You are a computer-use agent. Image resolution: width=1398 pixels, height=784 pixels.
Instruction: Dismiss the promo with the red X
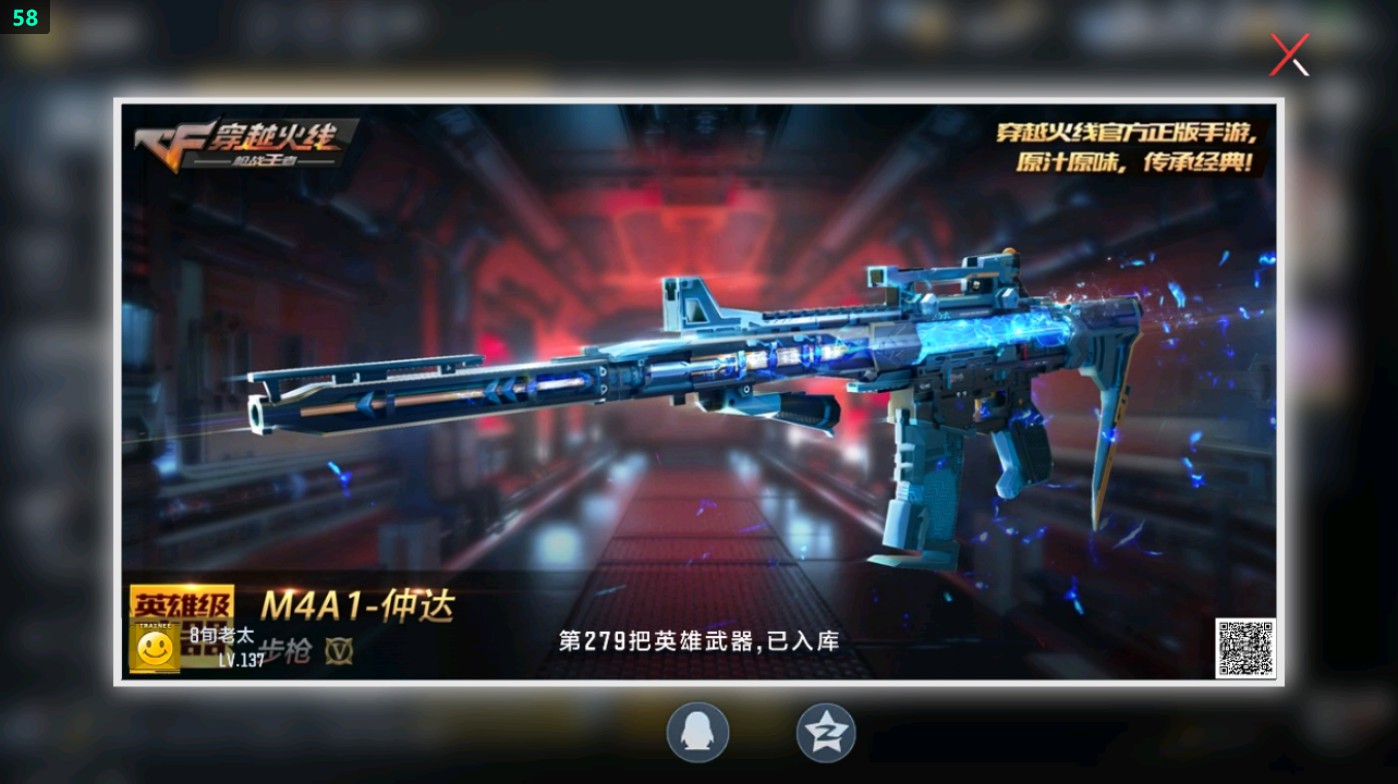pyautogui.click(x=1288, y=54)
